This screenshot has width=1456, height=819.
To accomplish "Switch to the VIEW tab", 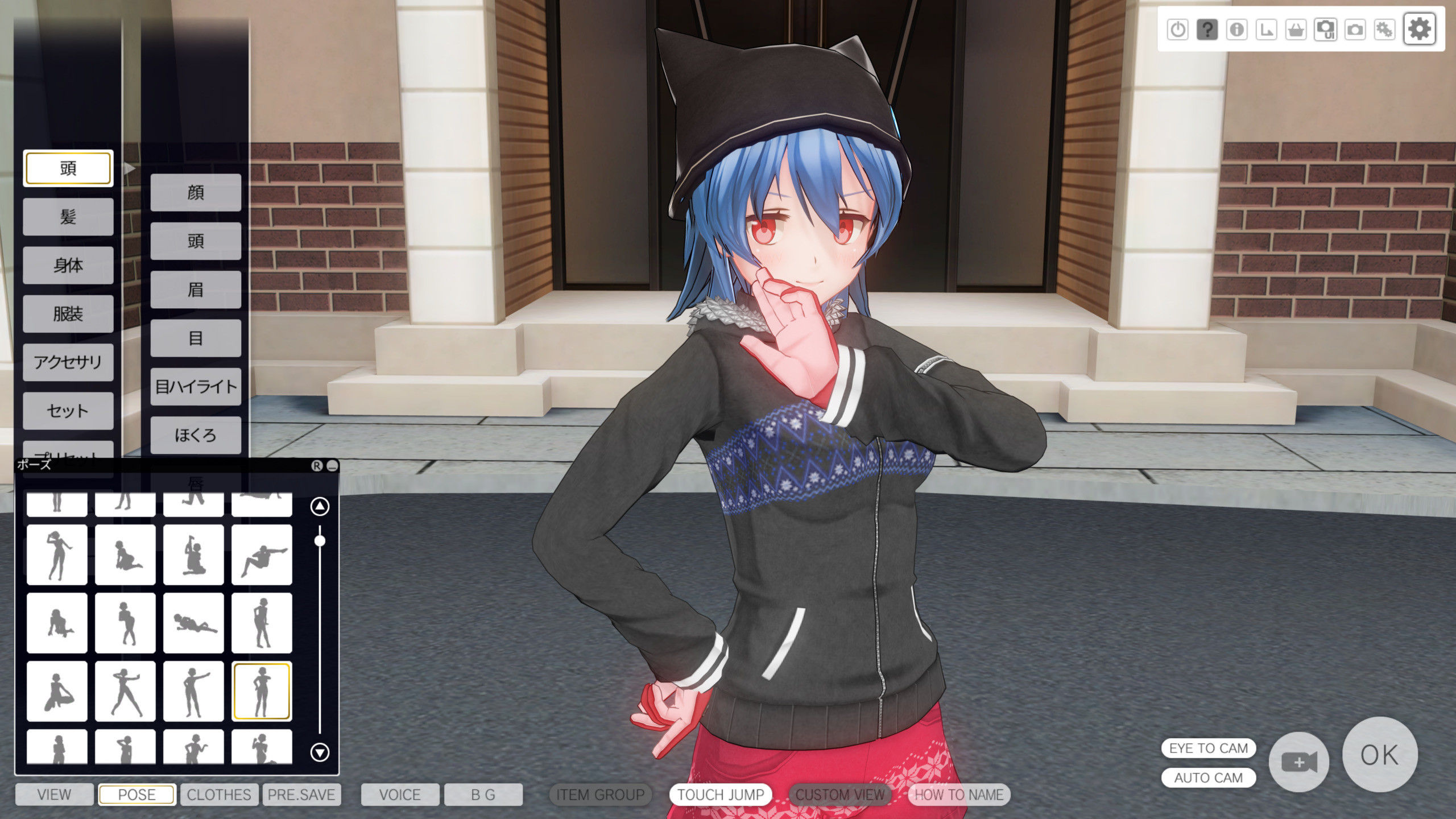I will pyautogui.click(x=54, y=795).
